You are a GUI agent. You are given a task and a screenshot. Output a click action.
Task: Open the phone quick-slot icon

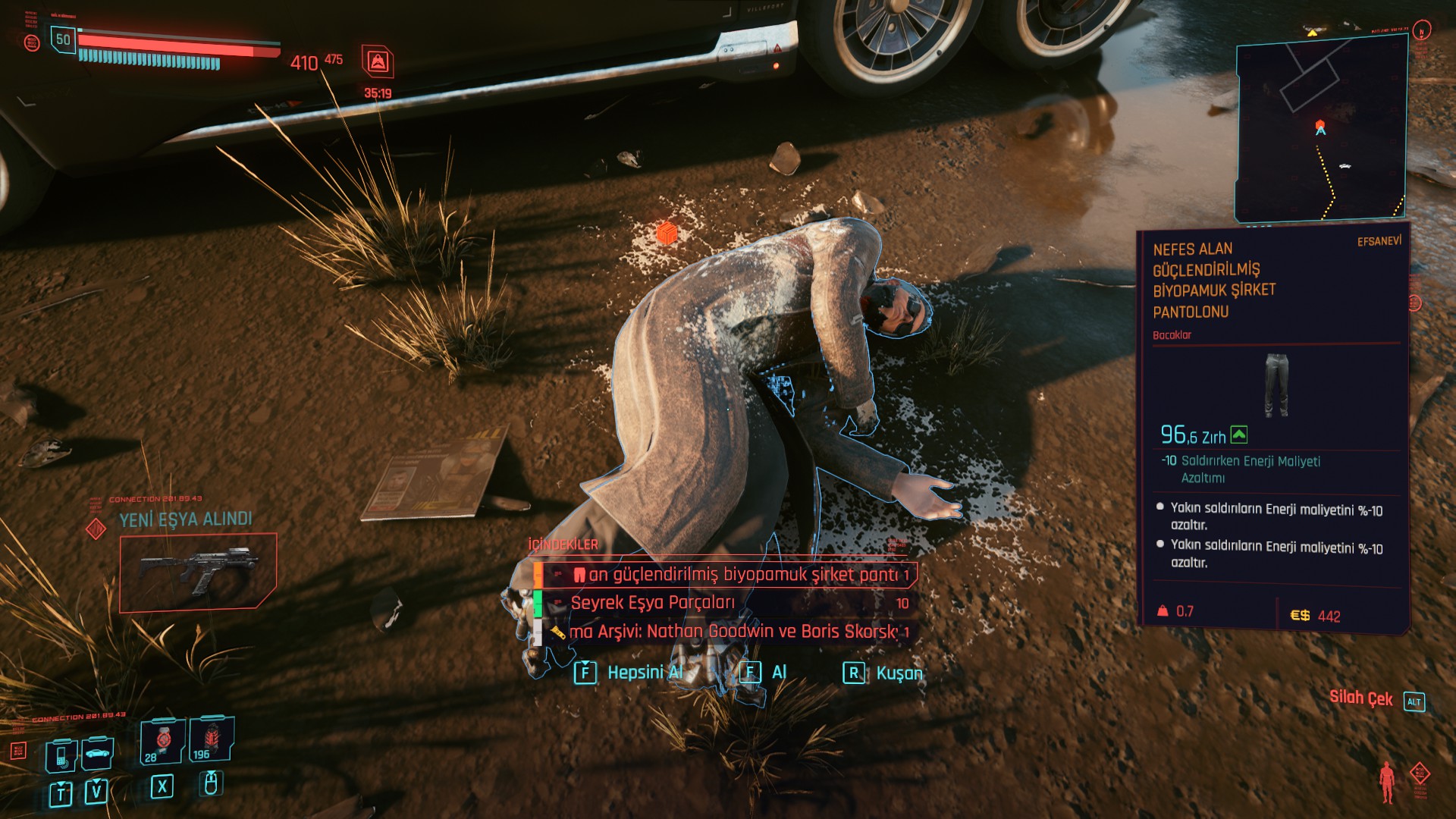click(61, 755)
